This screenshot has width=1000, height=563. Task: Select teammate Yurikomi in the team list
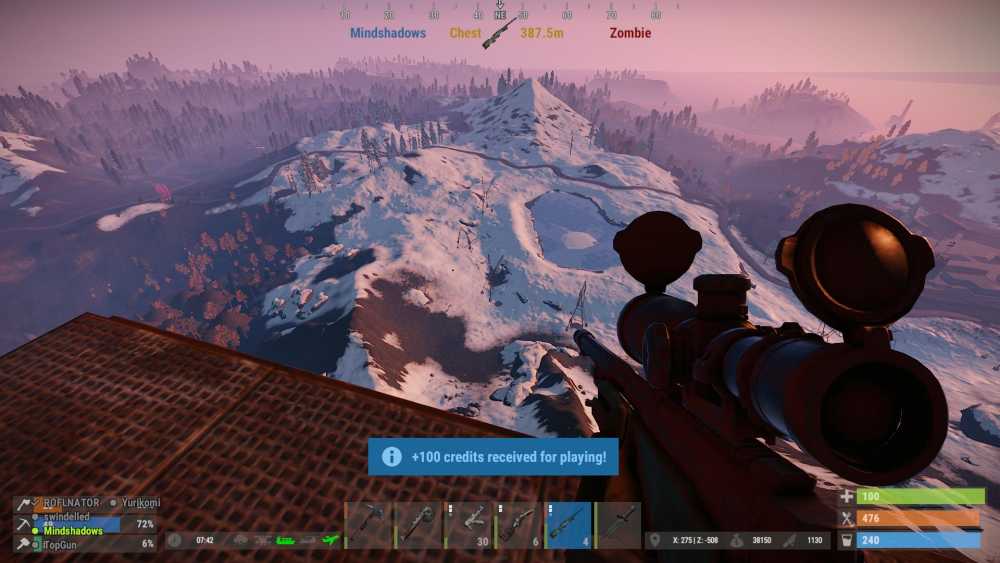[x=138, y=503]
